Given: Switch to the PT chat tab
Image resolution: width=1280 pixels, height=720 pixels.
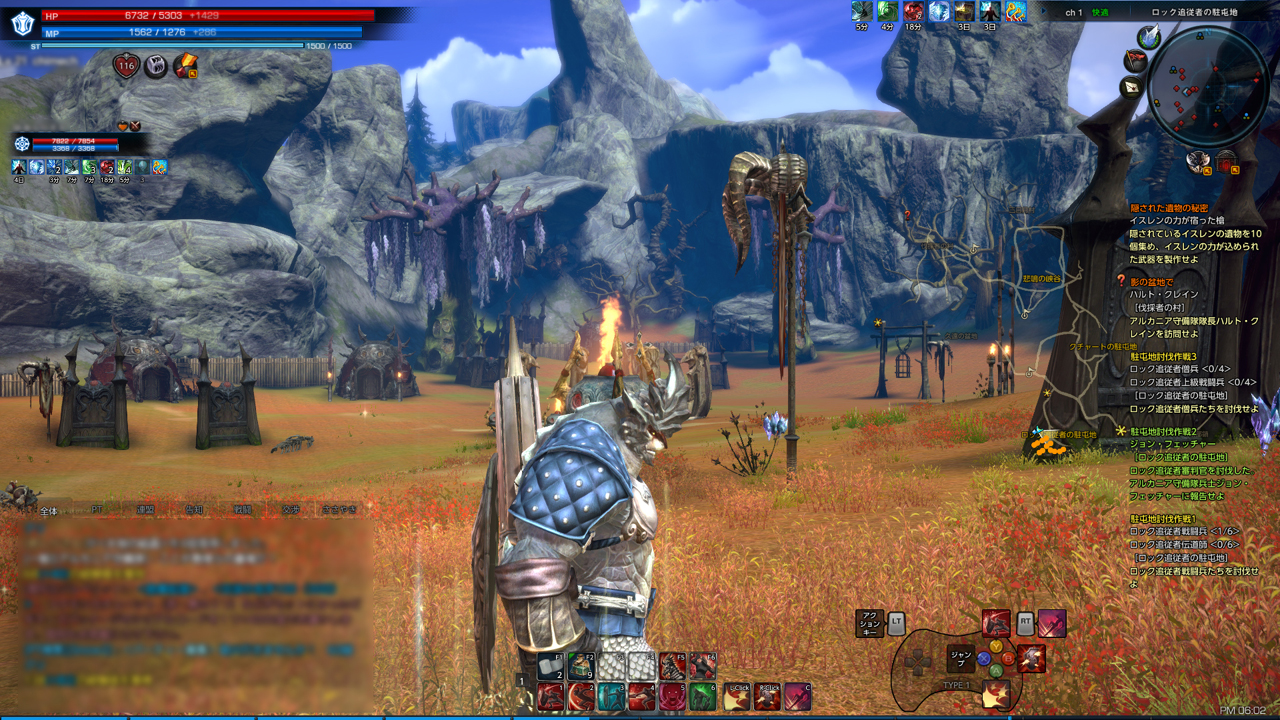Looking at the screenshot, I should pos(97,509).
